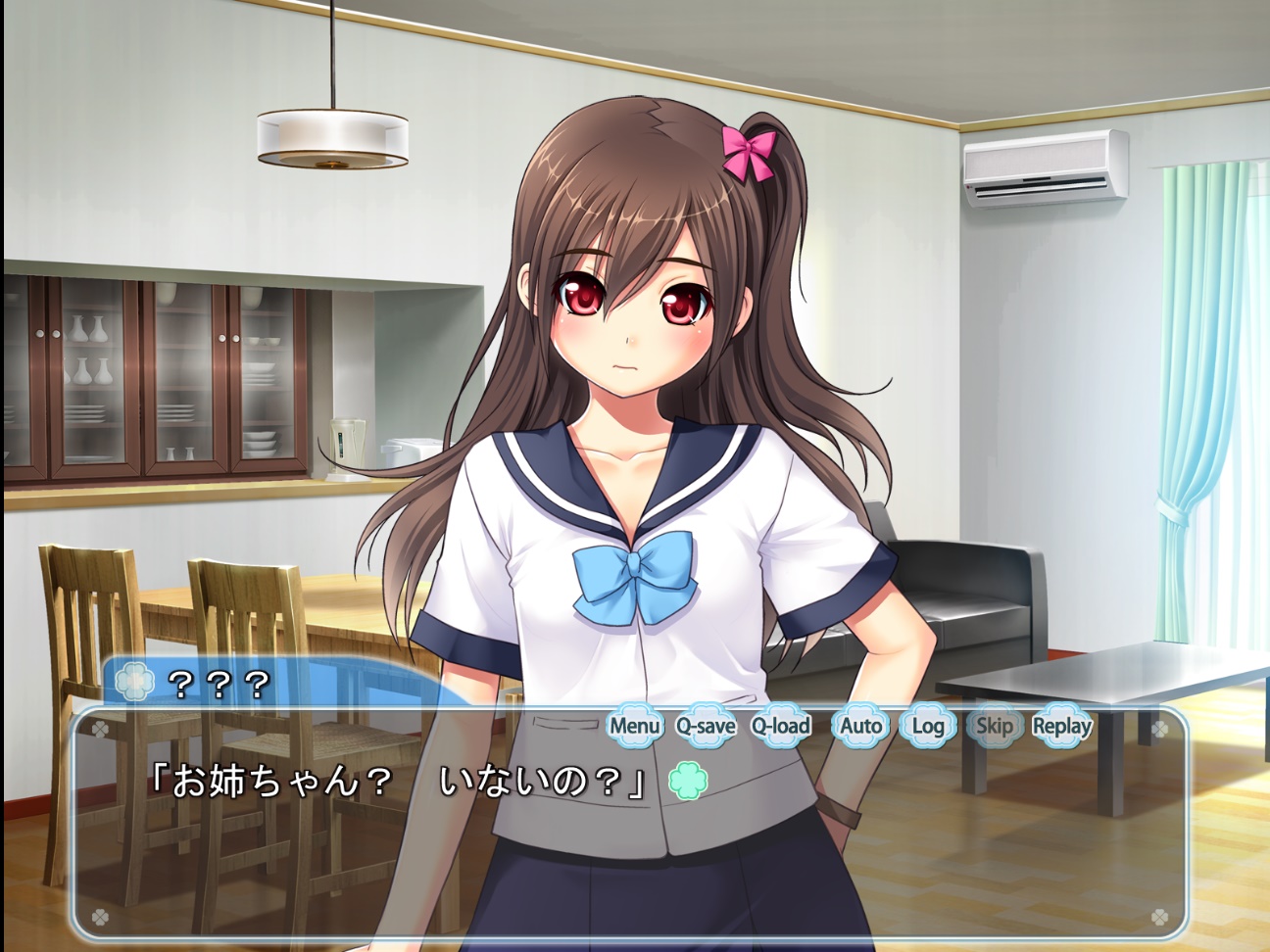Image resolution: width=1270 pixels, height=952 pixels.
Task: Quick save with Q-save
Action: point(706,727)
